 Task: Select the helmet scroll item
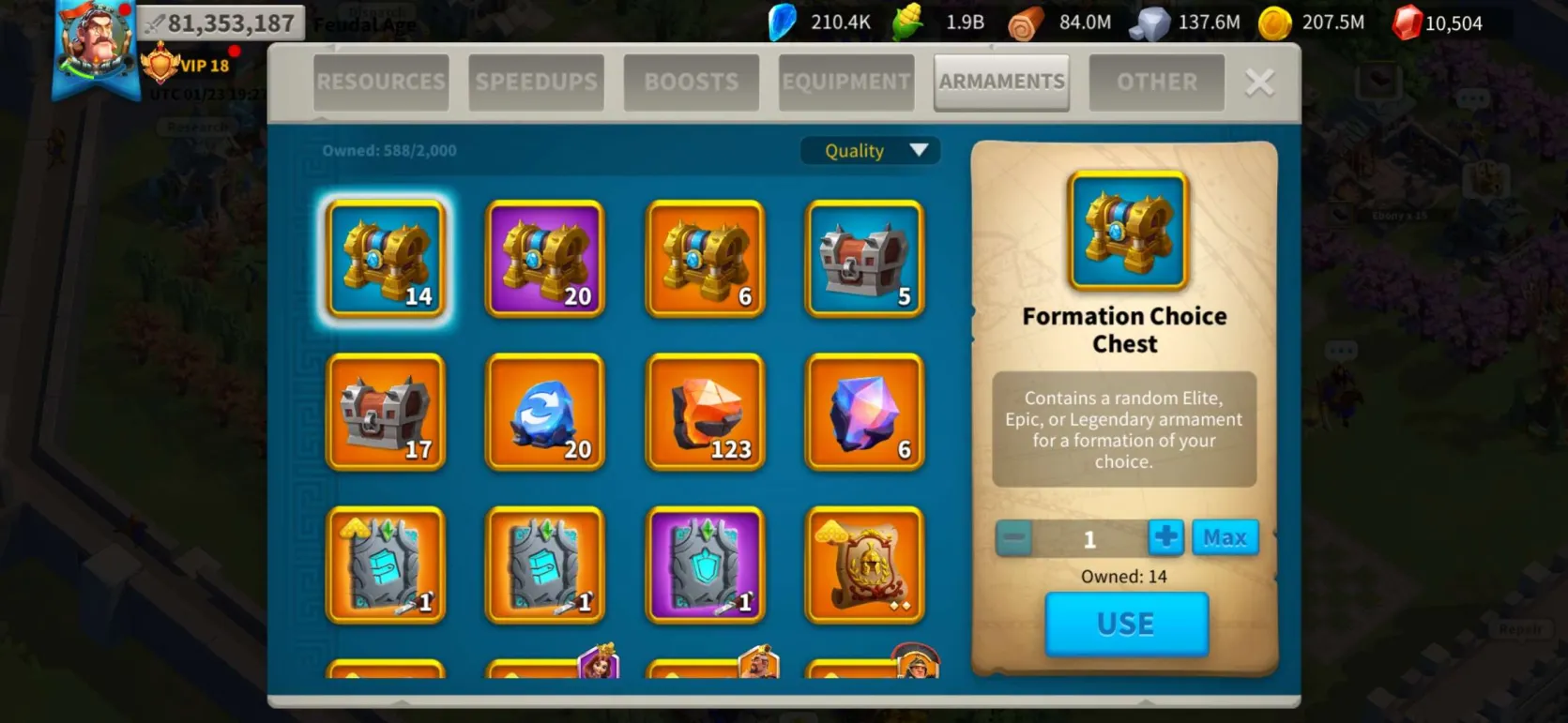pos(865,565)
